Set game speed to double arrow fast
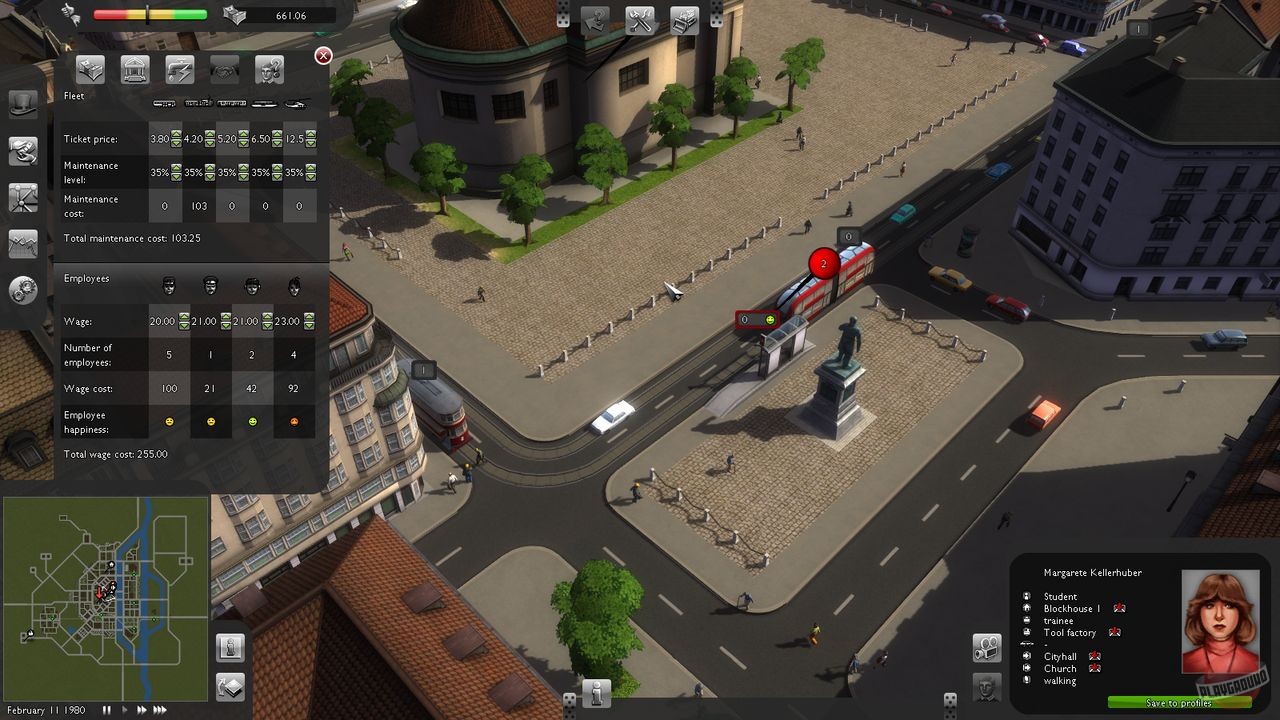The image size is (1280, 720). (141, 710)
